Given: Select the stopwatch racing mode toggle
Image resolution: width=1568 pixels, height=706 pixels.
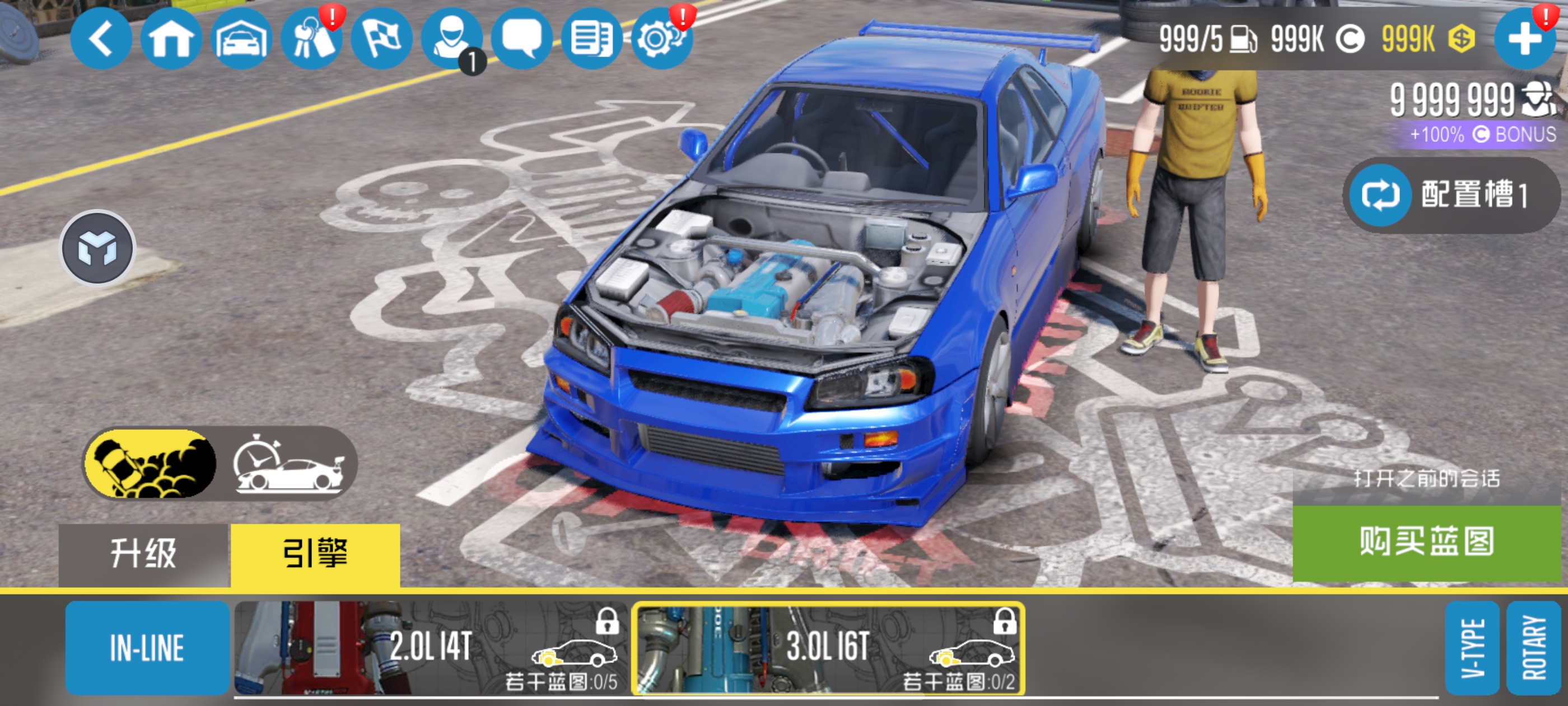Looking at the screenshot, I should (x=288, y=463).
